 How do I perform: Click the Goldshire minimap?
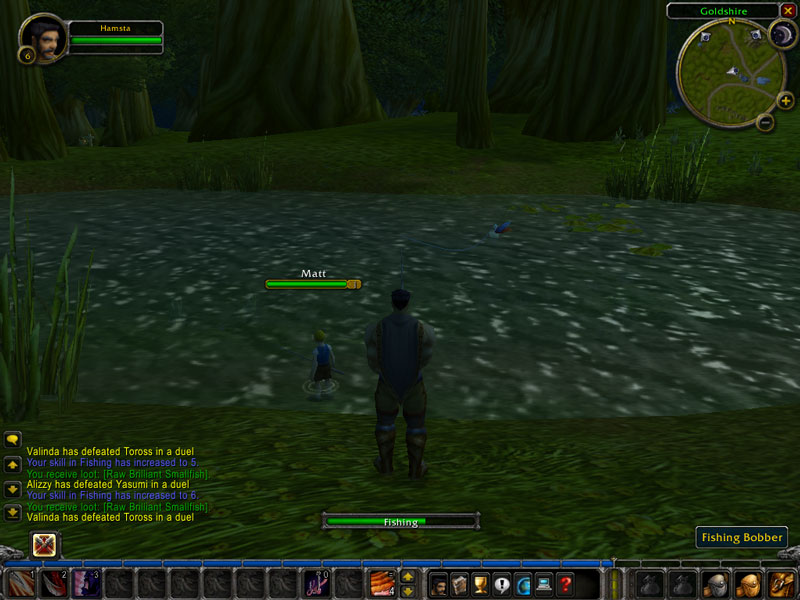(x=731, y=68)
